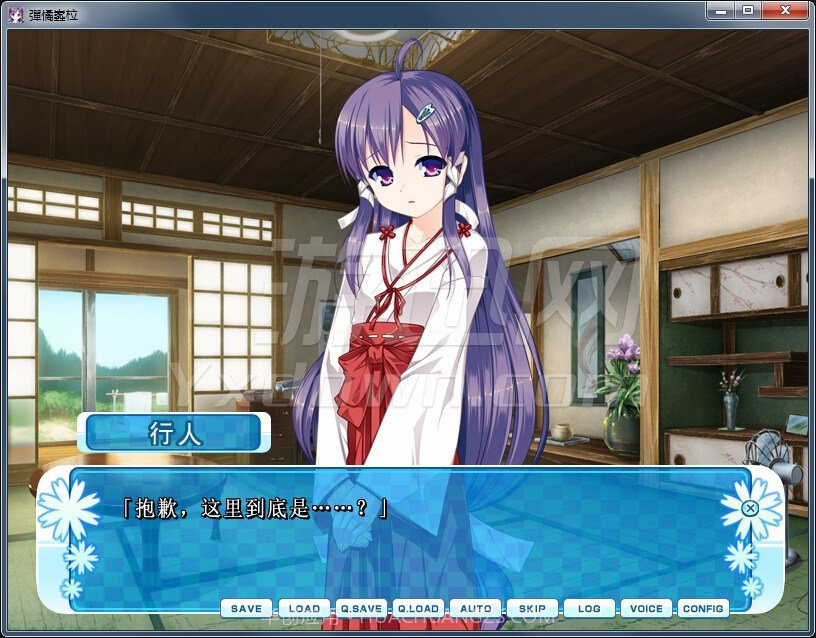Hide the dialogue box with X icon
Viewport: 816px width, 638px height.
pyautogui.click(x=750, y=508)
